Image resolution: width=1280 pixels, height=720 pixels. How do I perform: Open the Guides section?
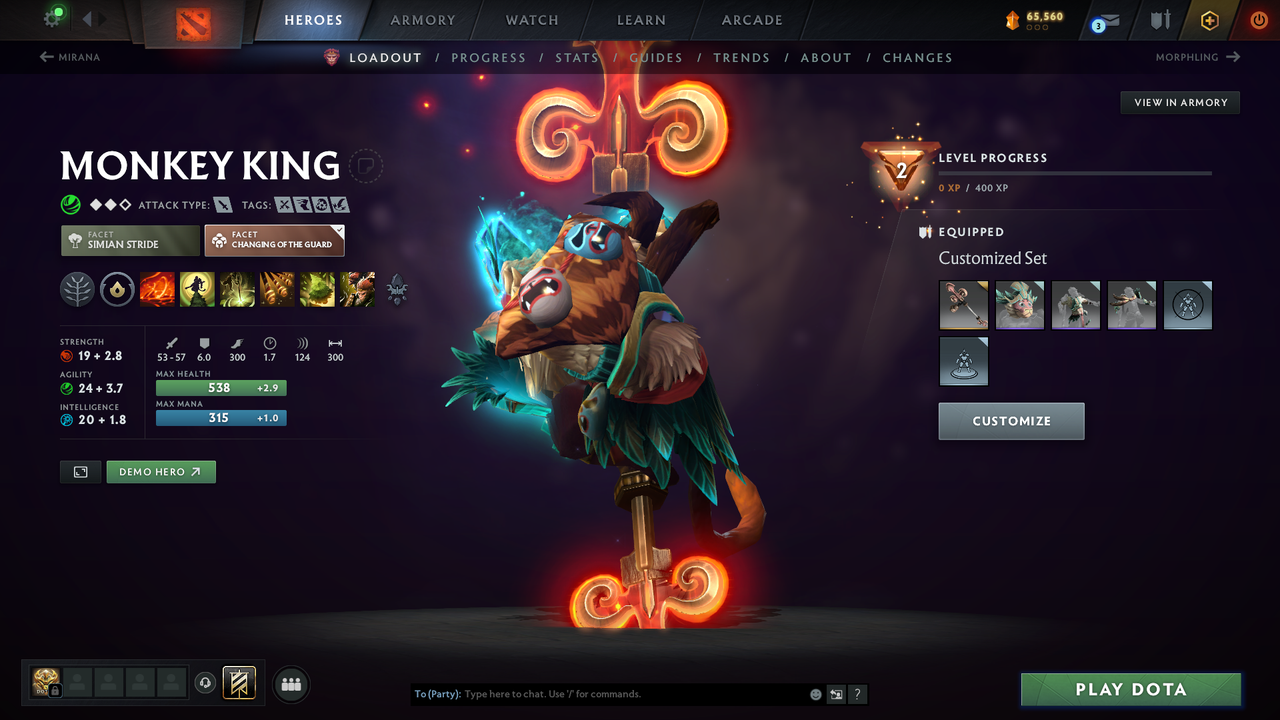(655, 57)
